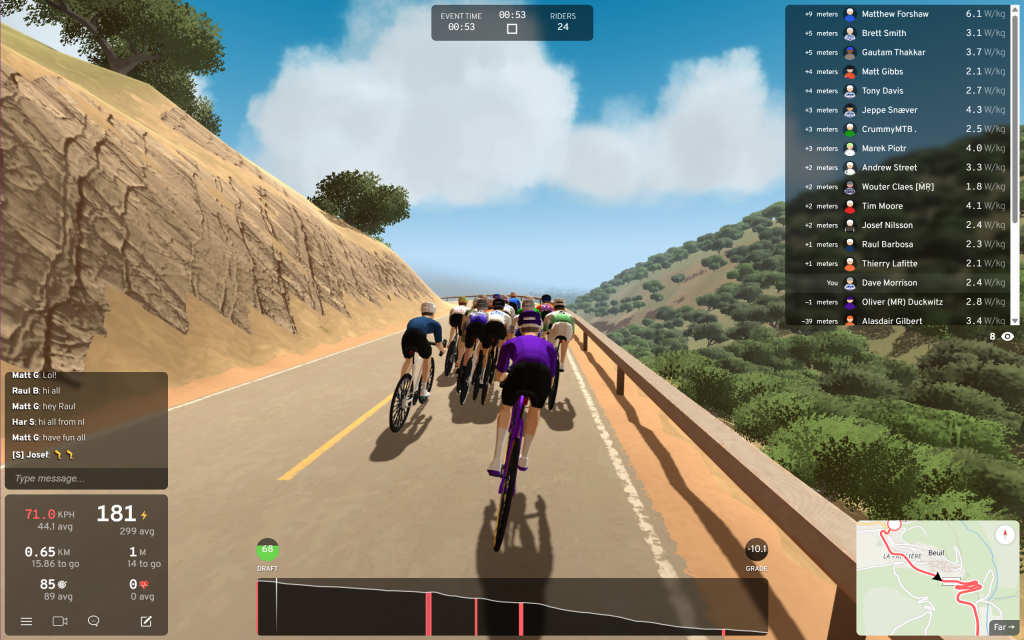
Task: Click the elevation profile strip
Action: [x=512, y=607]
